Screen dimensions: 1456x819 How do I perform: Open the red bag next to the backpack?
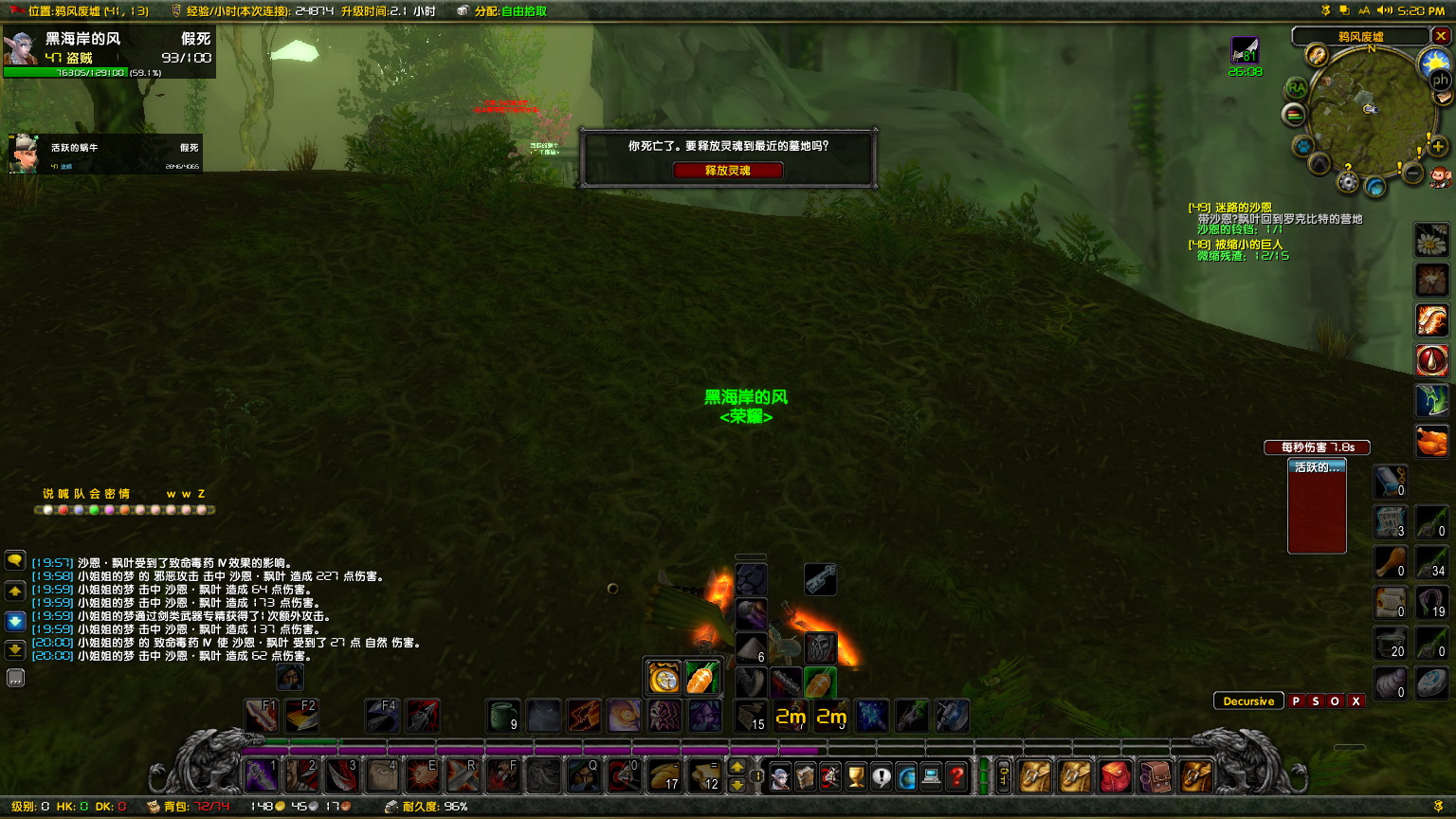[x=1115, y=776]
